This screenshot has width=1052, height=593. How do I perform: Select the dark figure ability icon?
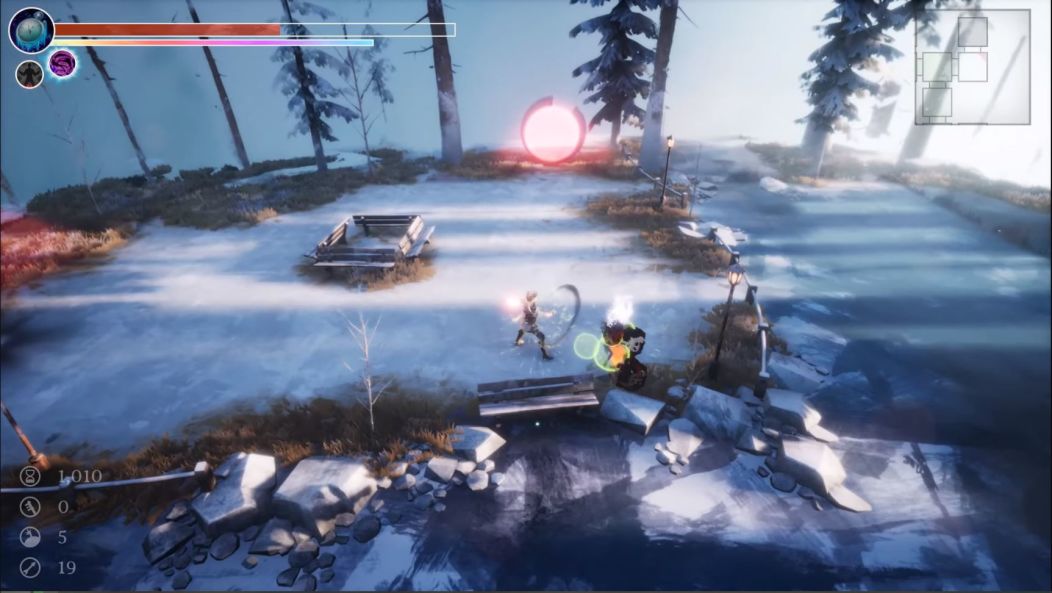pyautogui.click(x=29, y=73)
